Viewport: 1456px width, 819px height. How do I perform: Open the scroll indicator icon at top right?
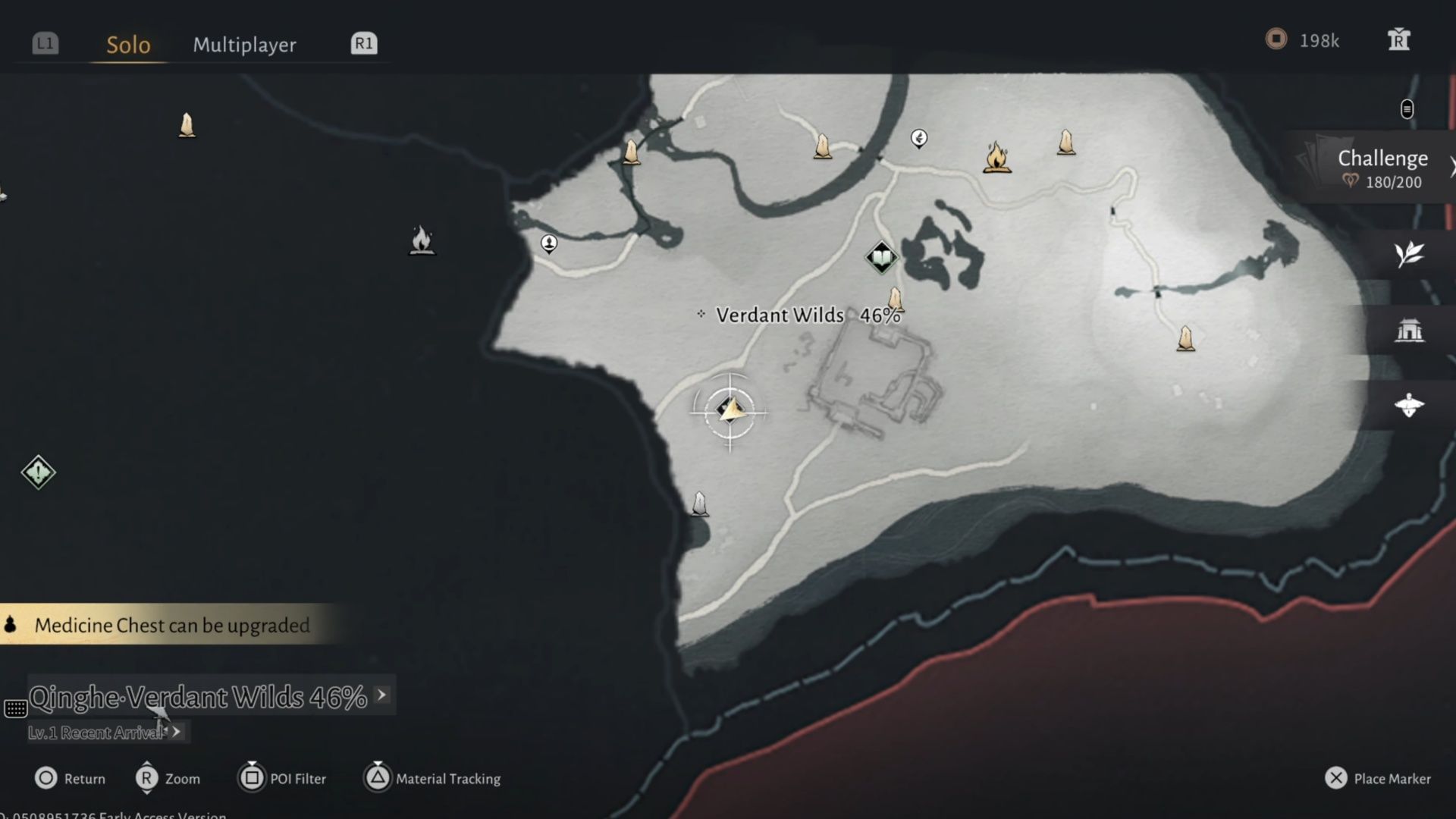pyautogui.click(x=1407, y=109)
